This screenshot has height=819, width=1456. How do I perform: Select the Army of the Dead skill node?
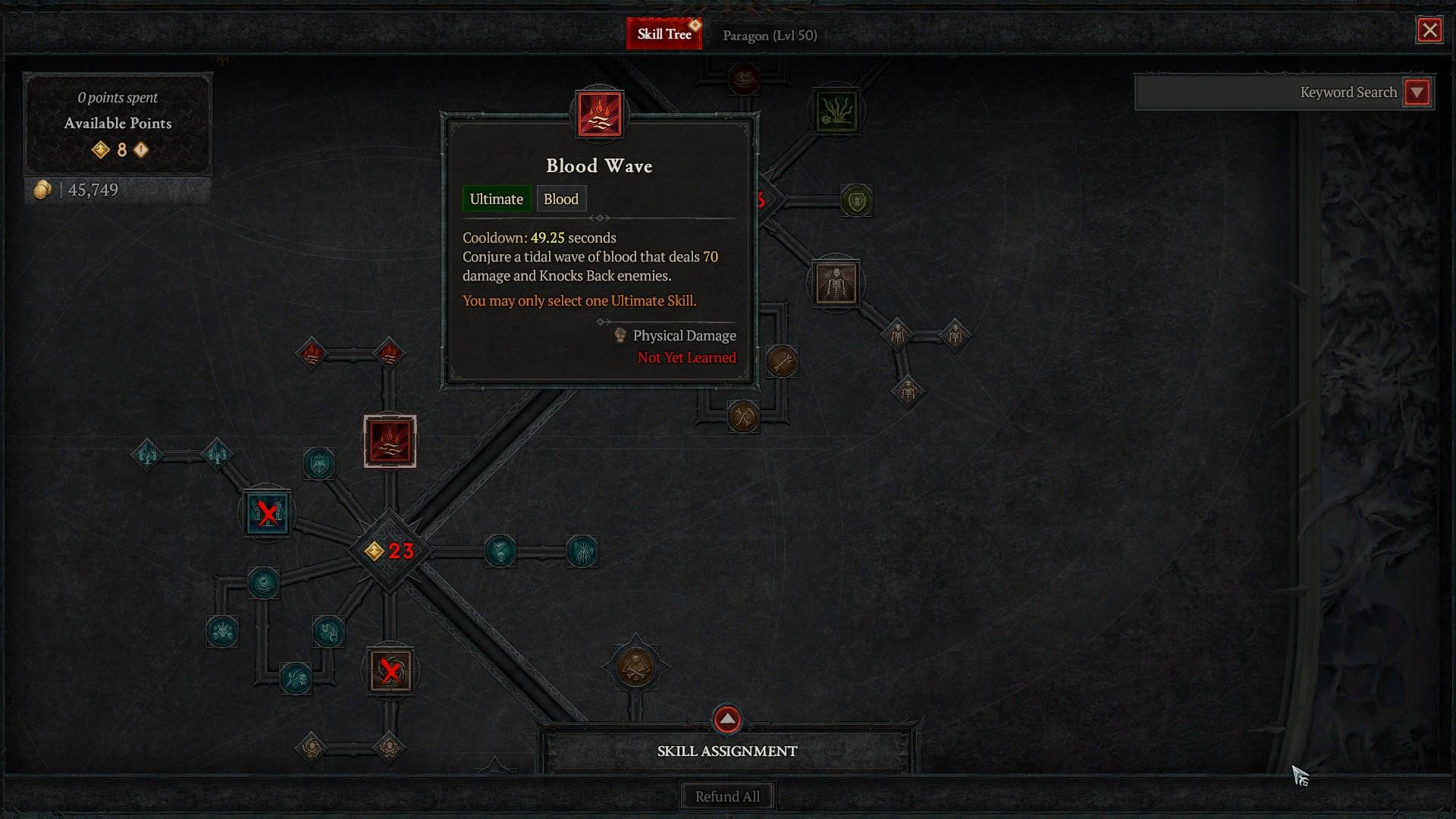point(267,513)
